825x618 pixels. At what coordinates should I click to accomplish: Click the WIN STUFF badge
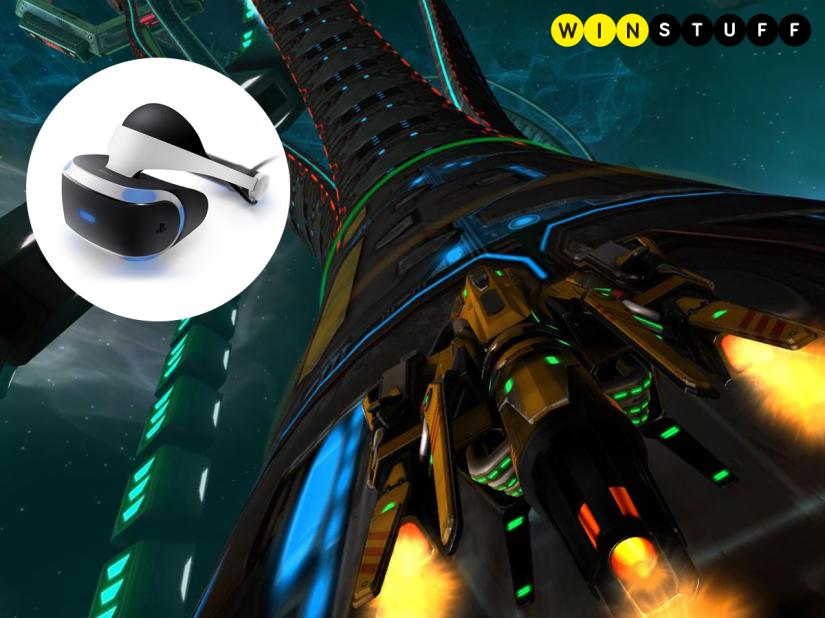pos(679,30)
